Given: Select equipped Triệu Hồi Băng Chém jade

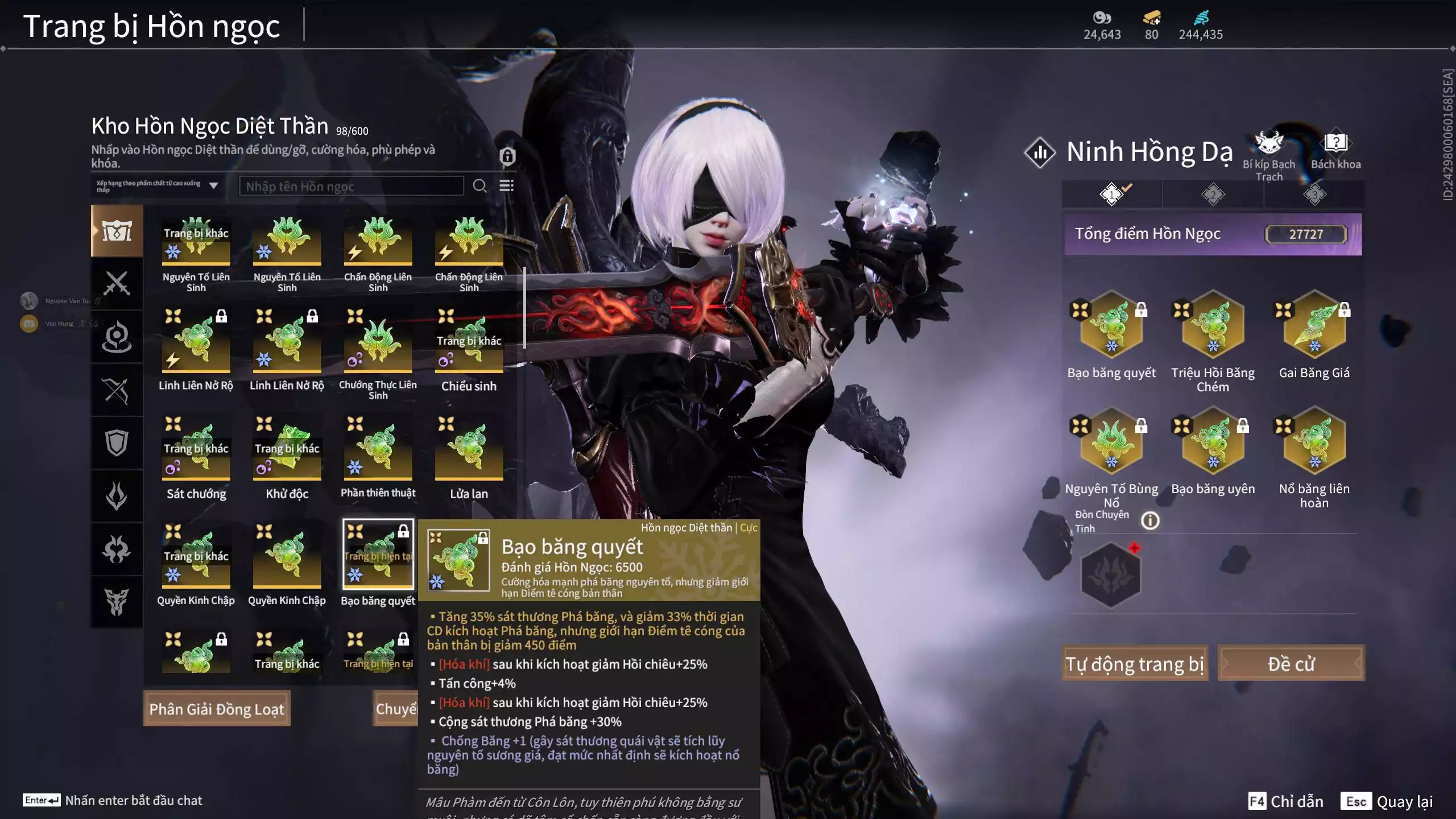Looking at the screenshot, I should coord(1213,326).
